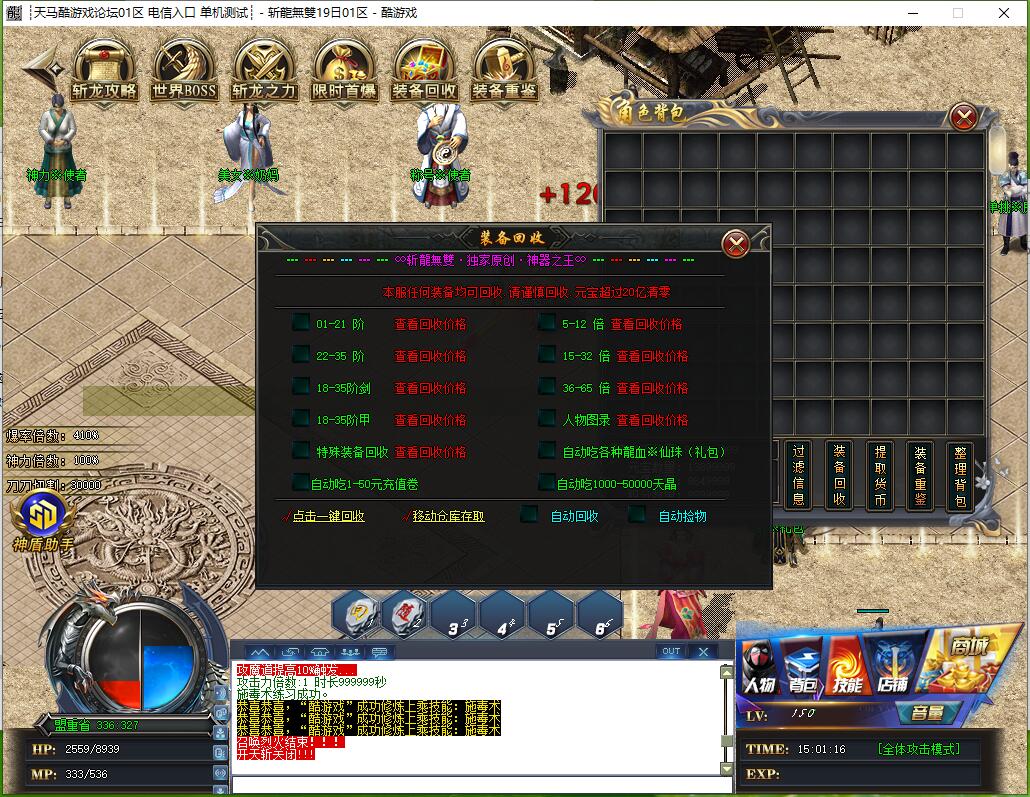Screen dimensions: 1030x797
Task: Click the 整理背包 sort button
Action: [x=960, y=475]
